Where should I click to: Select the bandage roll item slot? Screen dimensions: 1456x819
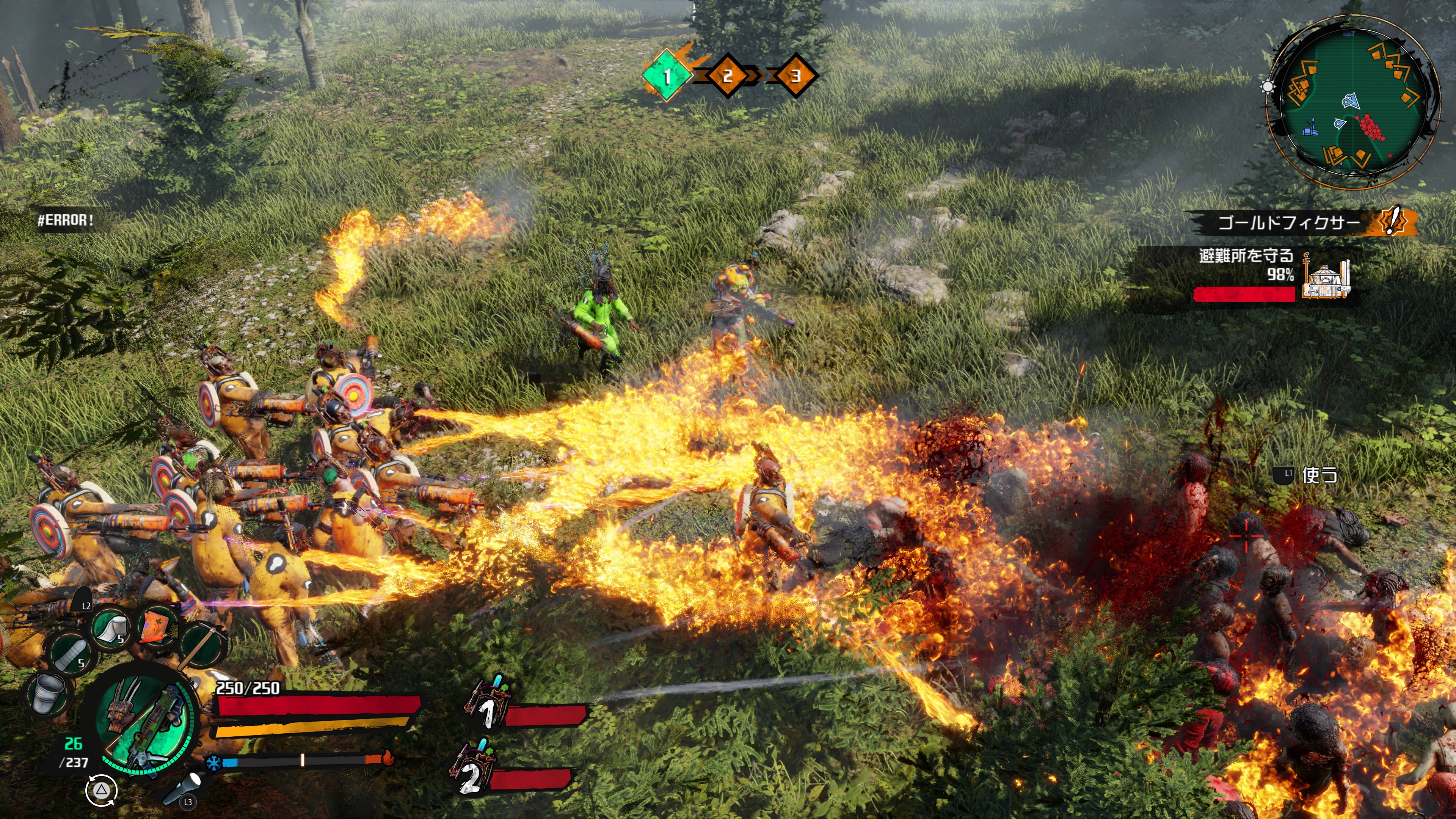pyautogui.click(x=111, y=628)
